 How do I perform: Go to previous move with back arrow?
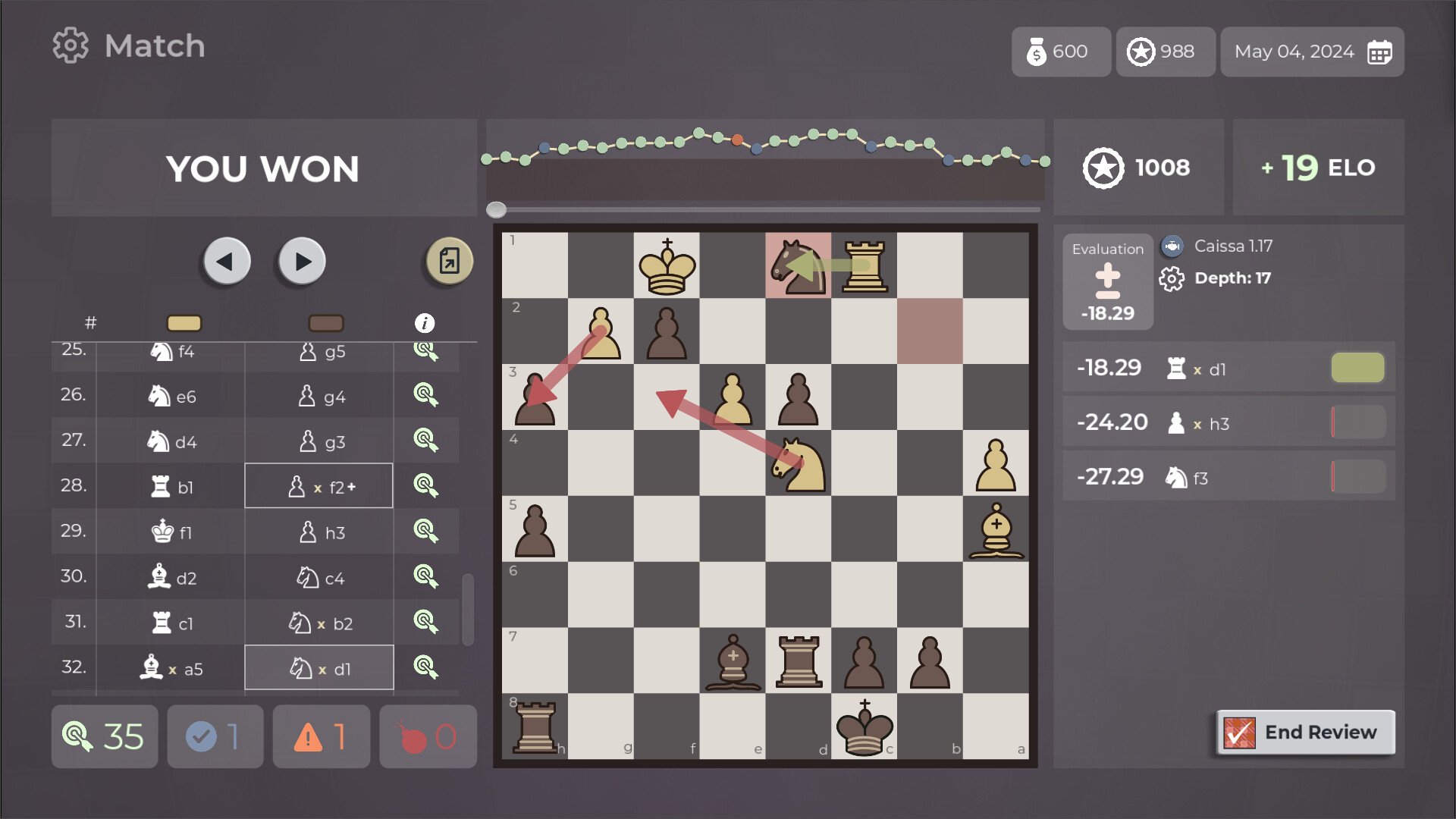pyautogui.click(x=227, y=261)
